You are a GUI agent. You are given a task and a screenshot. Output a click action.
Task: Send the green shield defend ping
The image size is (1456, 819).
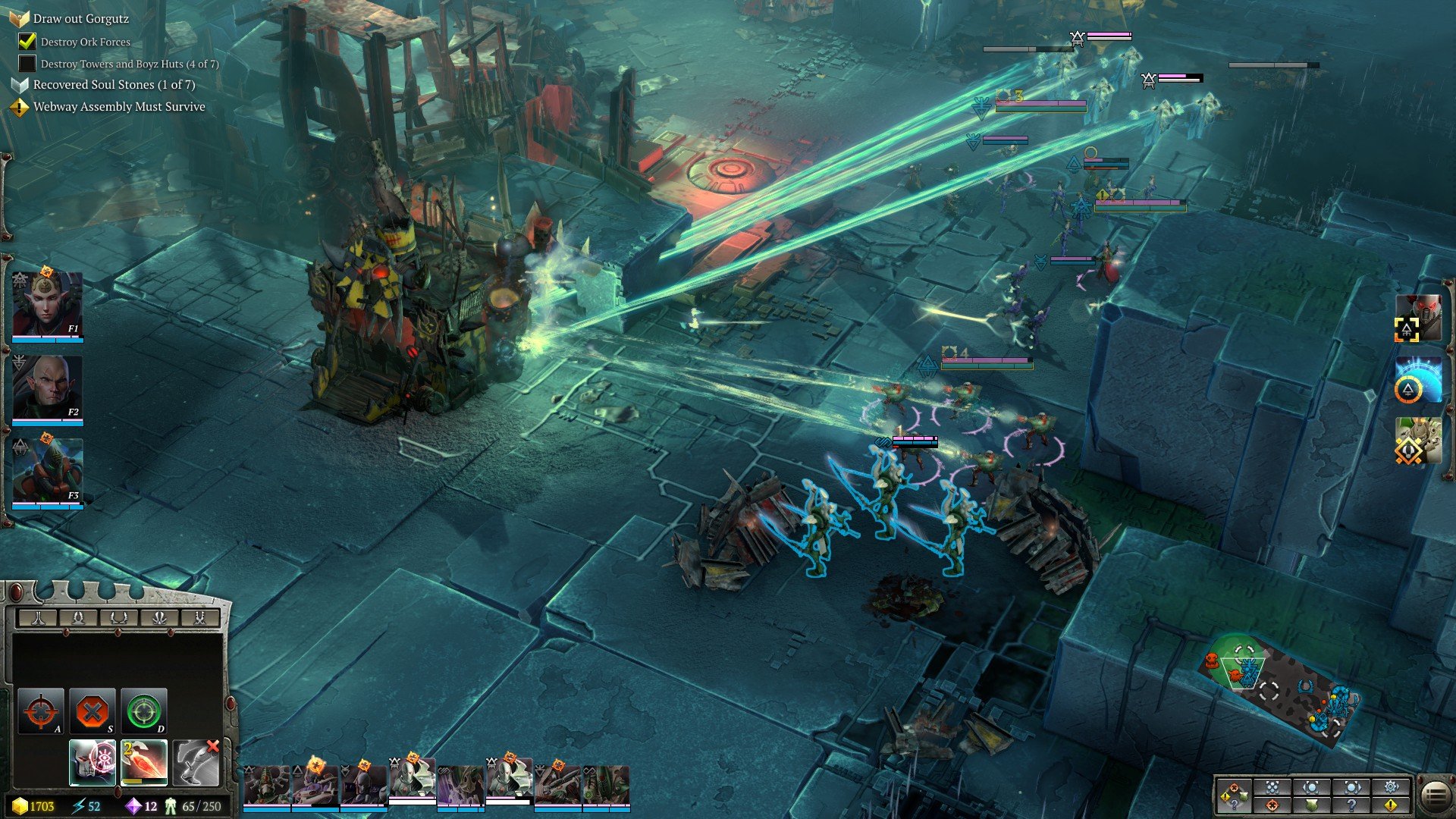click(x=1312, y=805)
